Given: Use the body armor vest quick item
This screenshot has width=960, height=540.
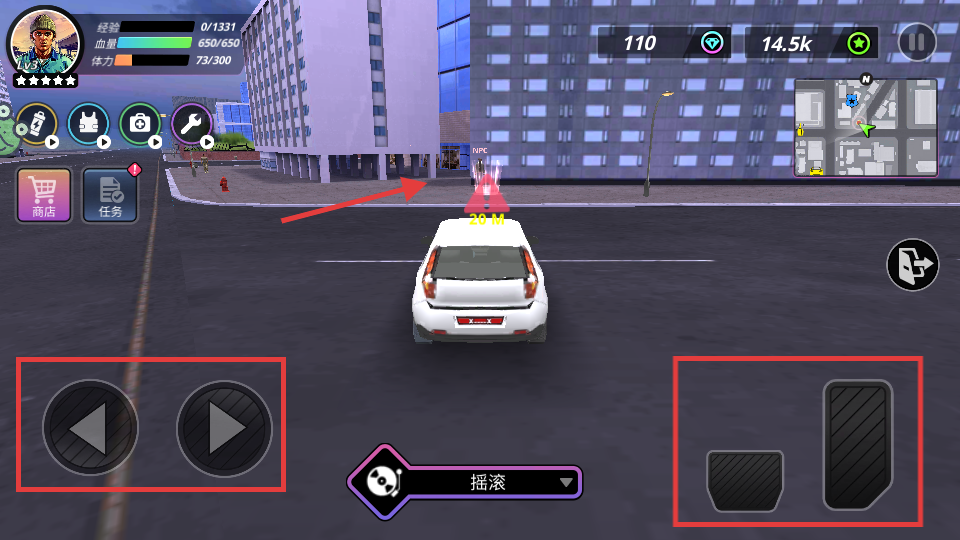Looking at the screenshot, I should 88,124.
